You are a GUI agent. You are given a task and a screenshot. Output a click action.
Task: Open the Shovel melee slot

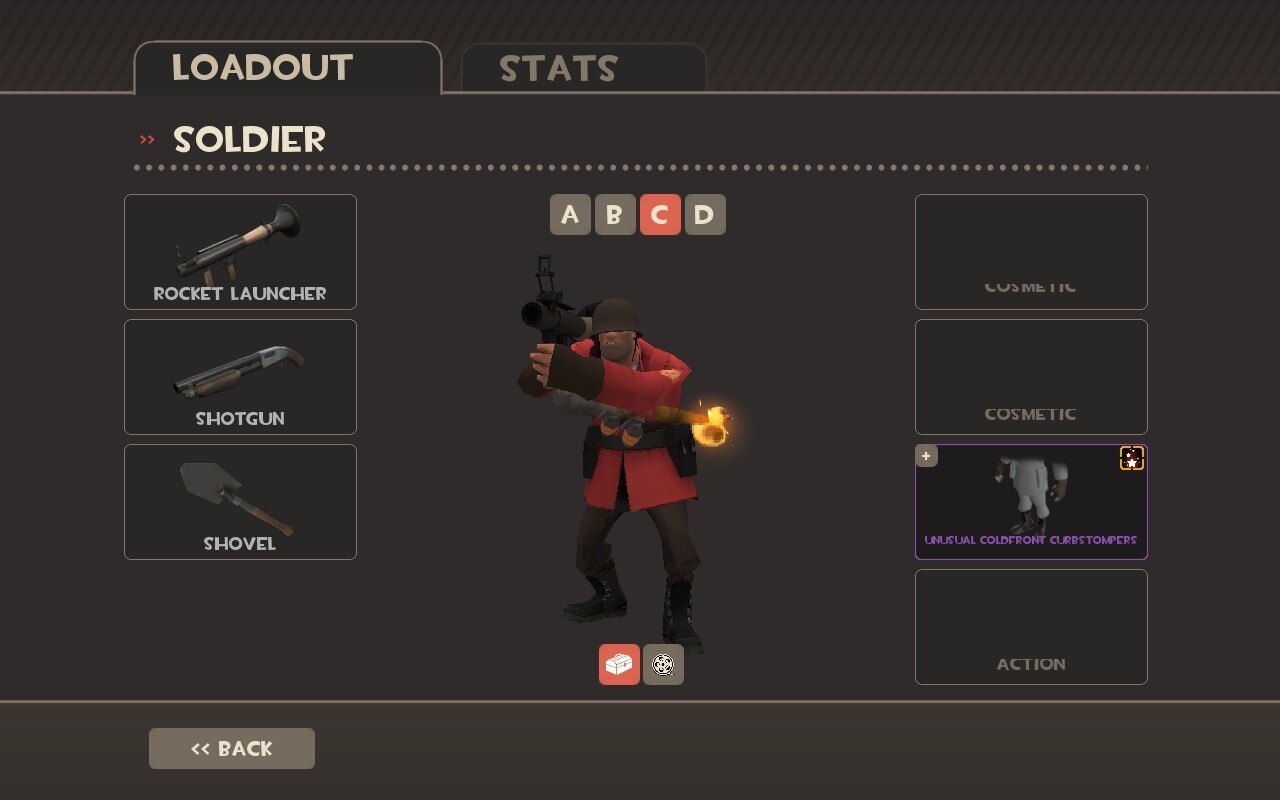pyautogui.click(x=240, y=502)
